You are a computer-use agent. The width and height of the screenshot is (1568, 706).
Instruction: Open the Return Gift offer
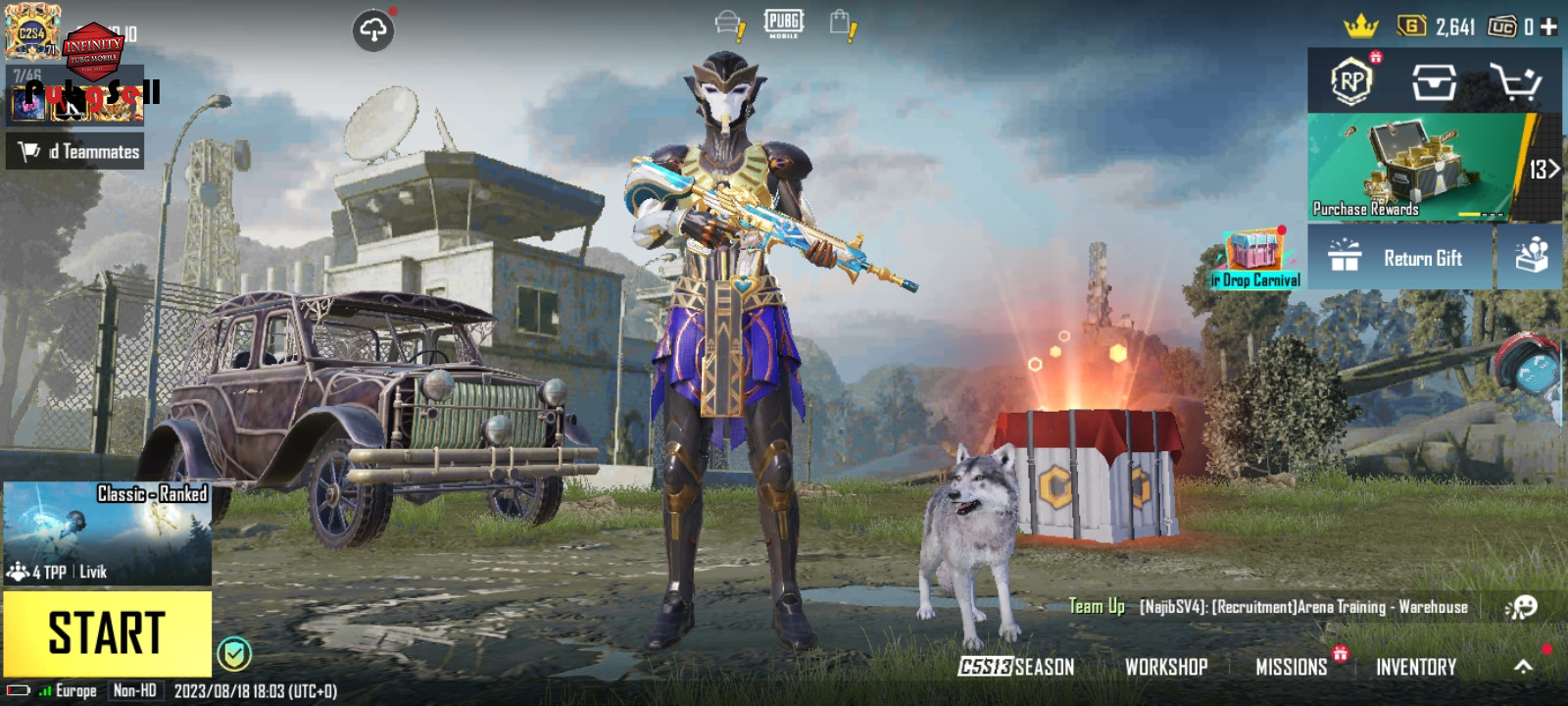[1399, 258]
